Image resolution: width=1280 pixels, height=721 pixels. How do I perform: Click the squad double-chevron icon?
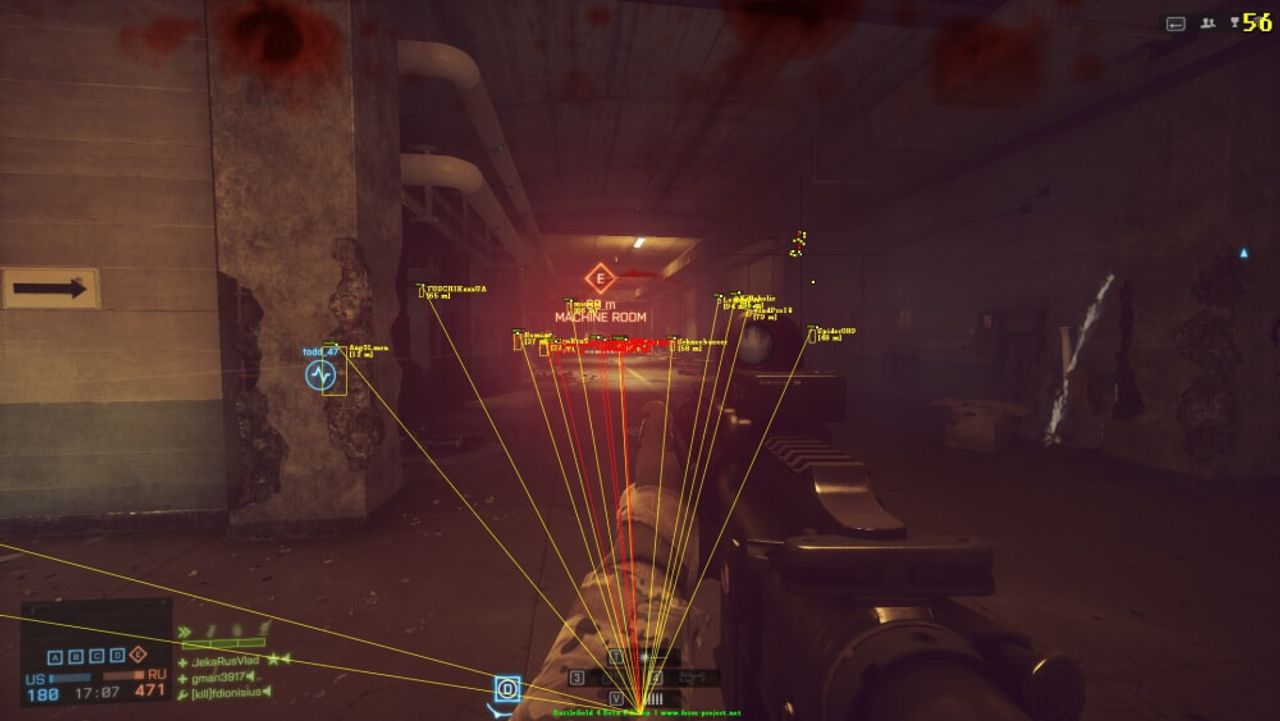[184, 631]
